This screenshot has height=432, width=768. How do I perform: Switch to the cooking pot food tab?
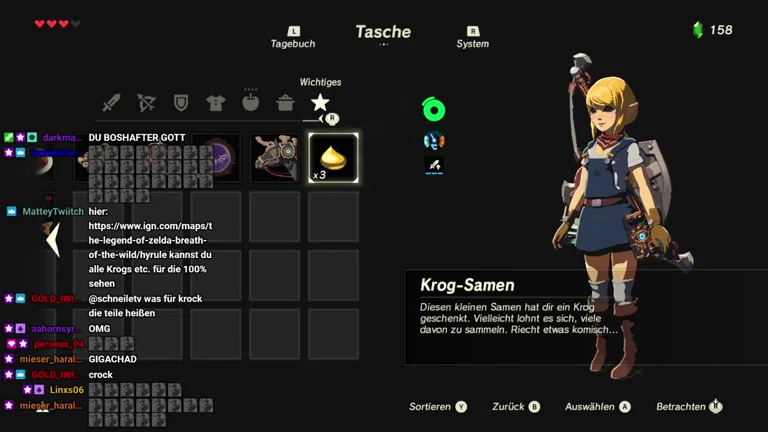pyautogui.click(x=285, y=103)
